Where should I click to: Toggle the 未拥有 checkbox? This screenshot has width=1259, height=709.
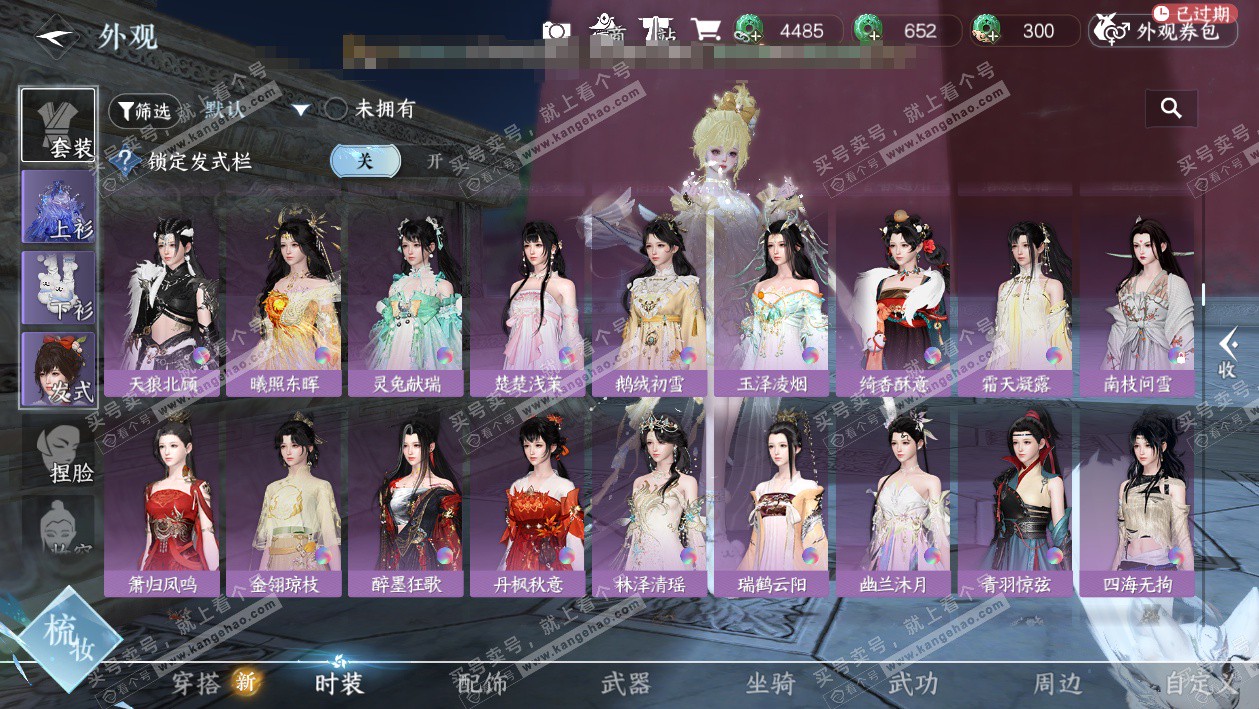pyautogui.click(x=337, y=109)
